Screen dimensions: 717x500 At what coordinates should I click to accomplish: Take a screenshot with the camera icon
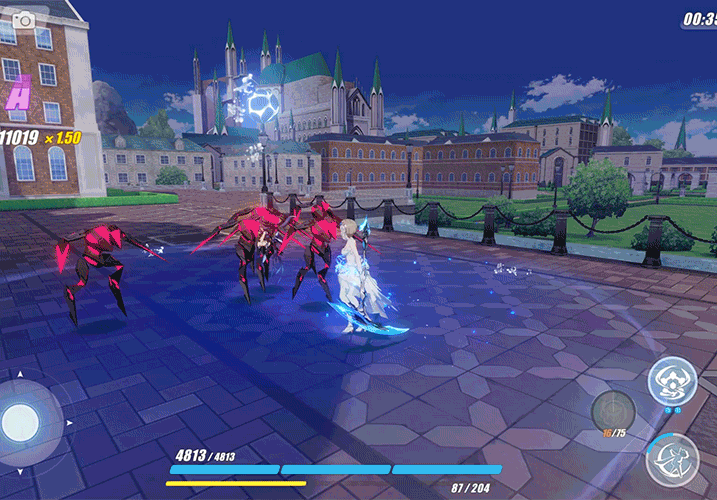[22, 19]
